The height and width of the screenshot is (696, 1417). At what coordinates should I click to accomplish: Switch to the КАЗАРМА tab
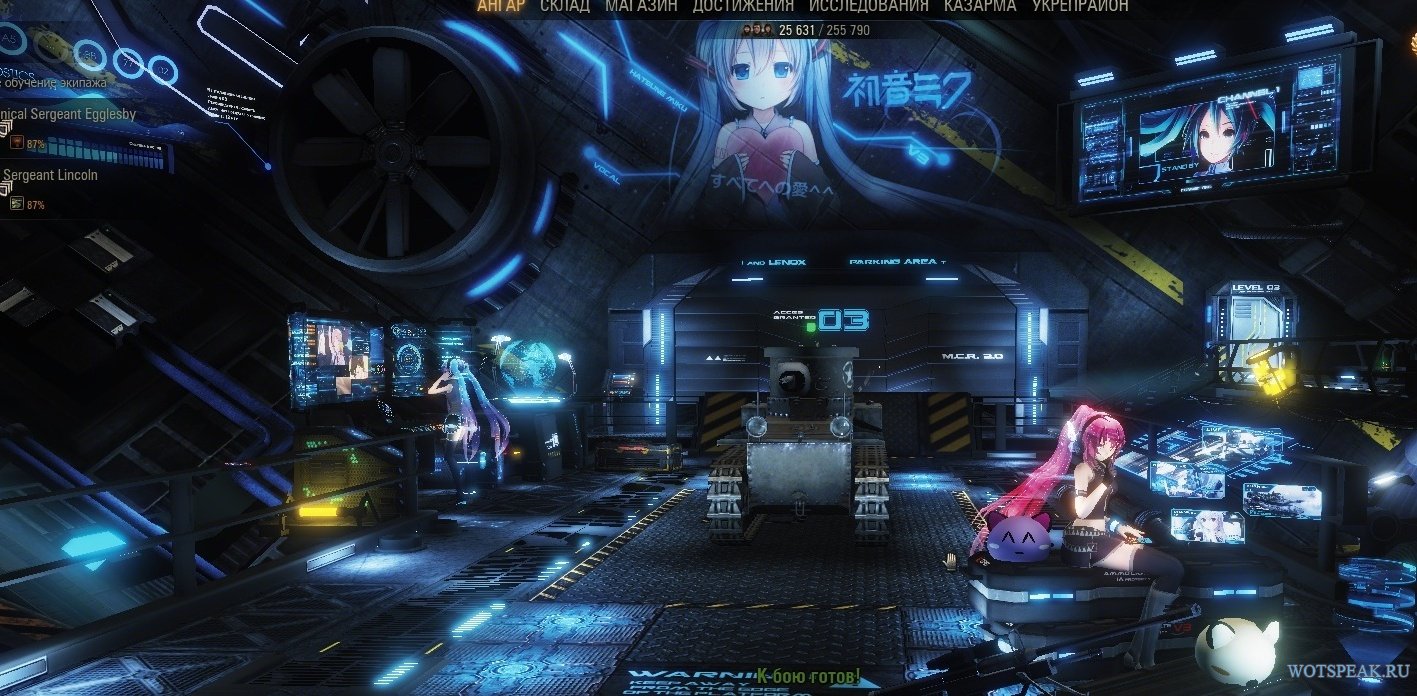coord(980,6)
